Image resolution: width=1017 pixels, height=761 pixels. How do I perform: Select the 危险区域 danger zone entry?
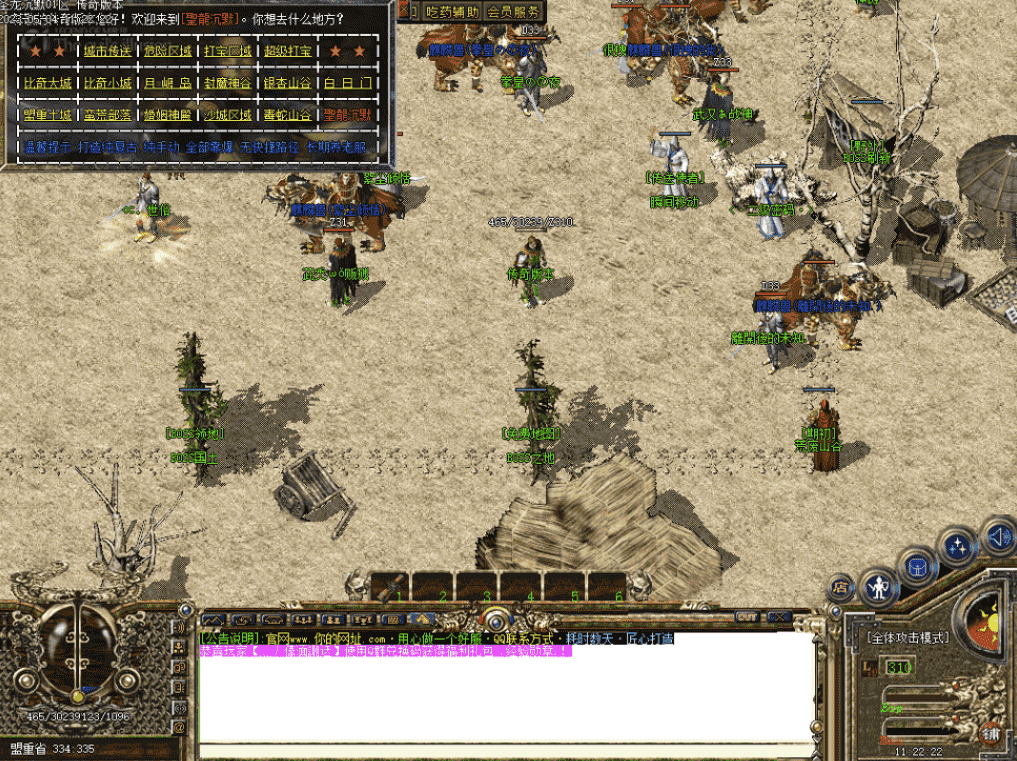[166, 51]
